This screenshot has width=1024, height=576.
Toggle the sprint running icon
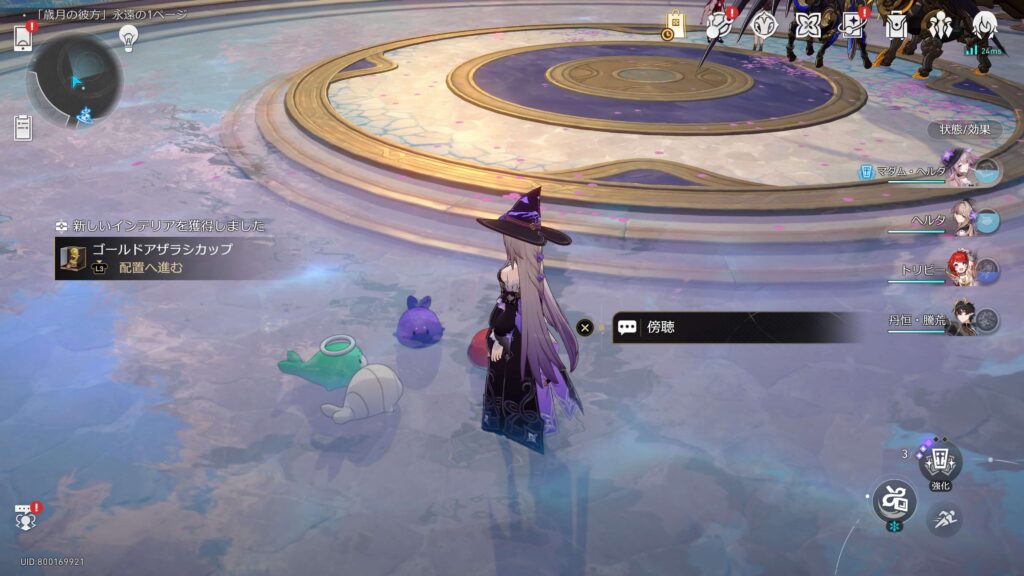(x=943, y=518)
